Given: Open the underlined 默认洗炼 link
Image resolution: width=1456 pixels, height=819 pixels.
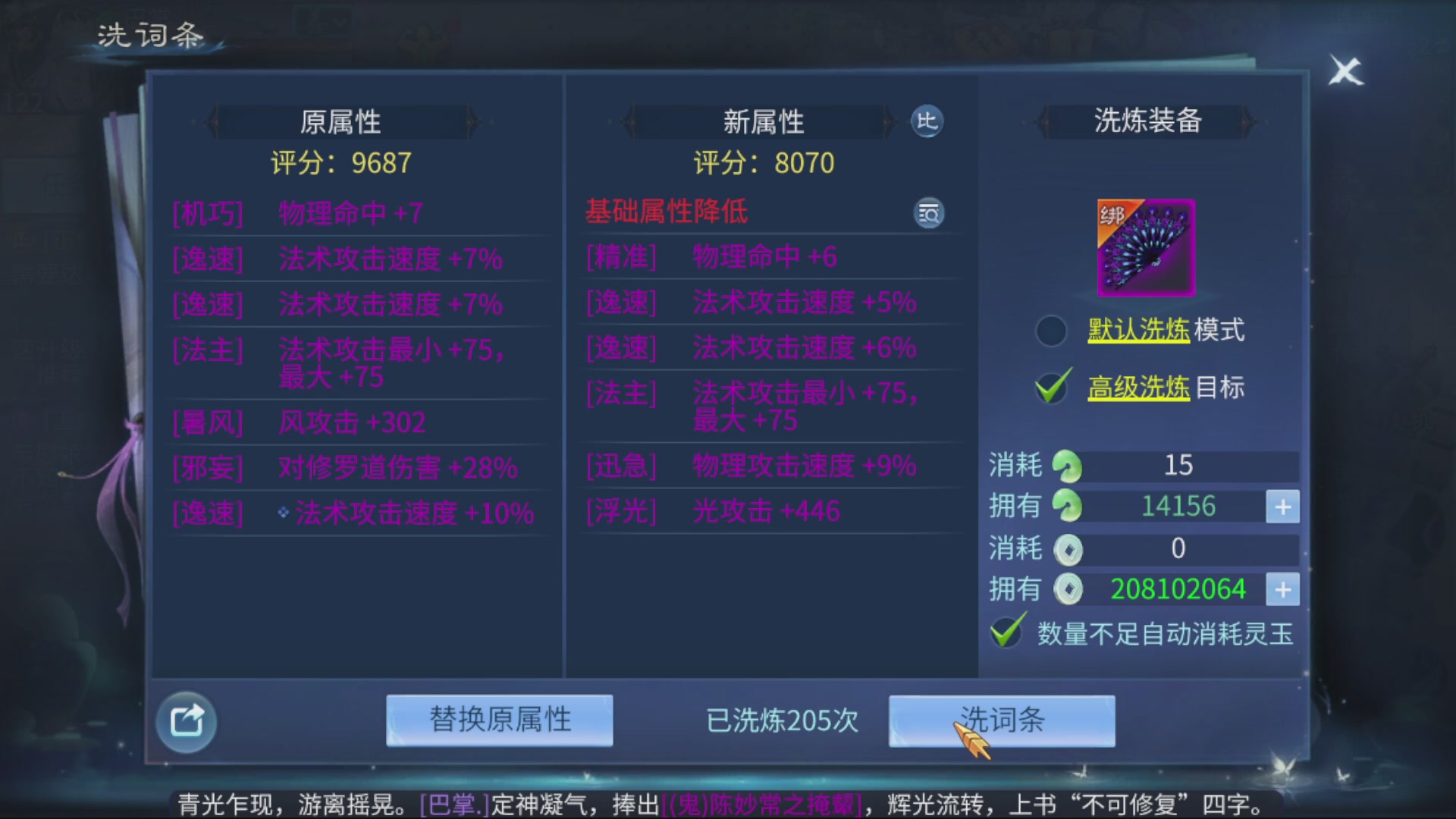Looking at the screenshot, I should click(1141, 329).
